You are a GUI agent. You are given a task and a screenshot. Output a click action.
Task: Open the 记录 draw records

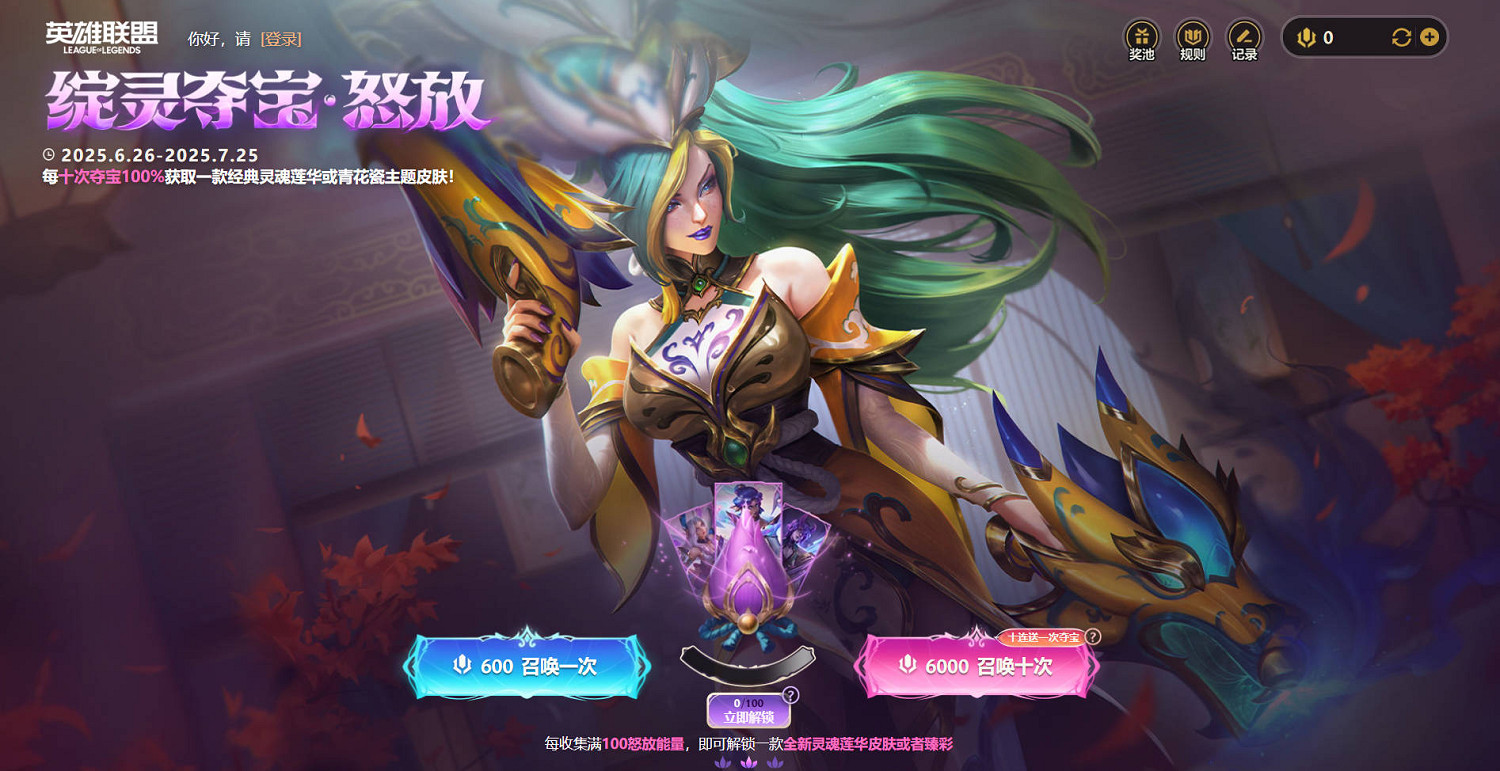coord(1243,35)
